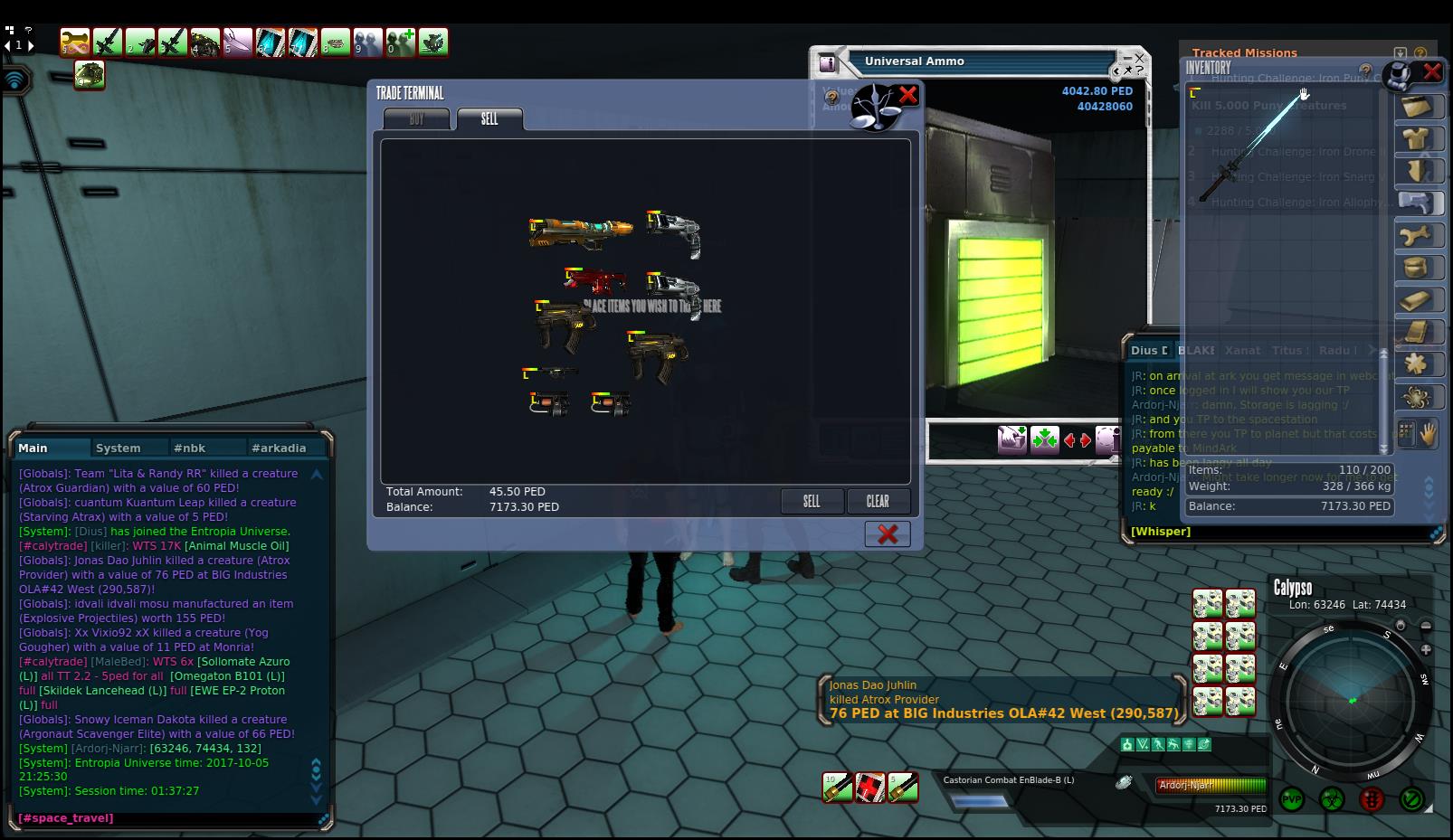Open the System chat tab
The image size is (1453, 840).
pos(119,448)
